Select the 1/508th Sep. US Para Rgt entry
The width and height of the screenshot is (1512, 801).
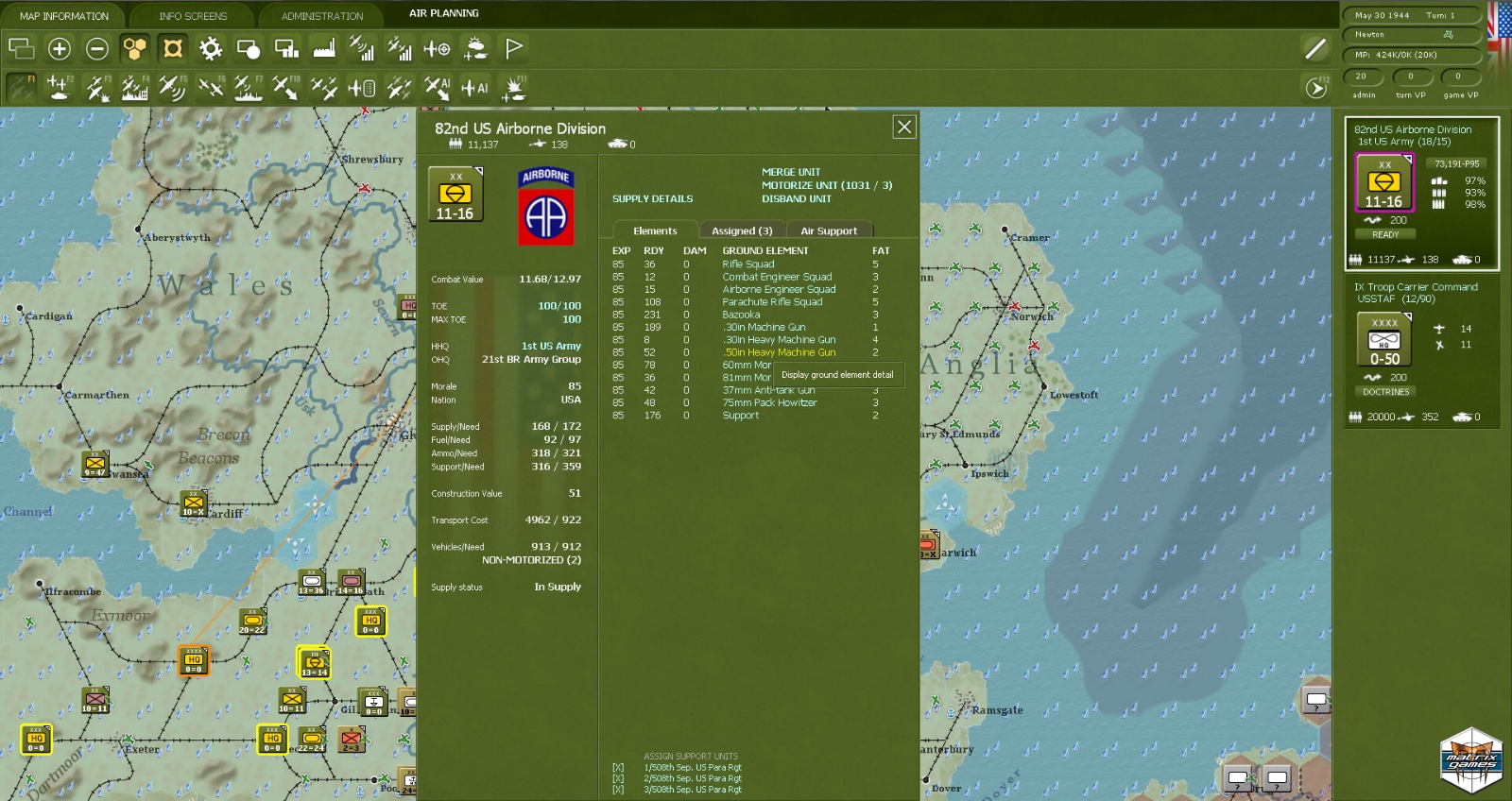(x=693, y=768)
